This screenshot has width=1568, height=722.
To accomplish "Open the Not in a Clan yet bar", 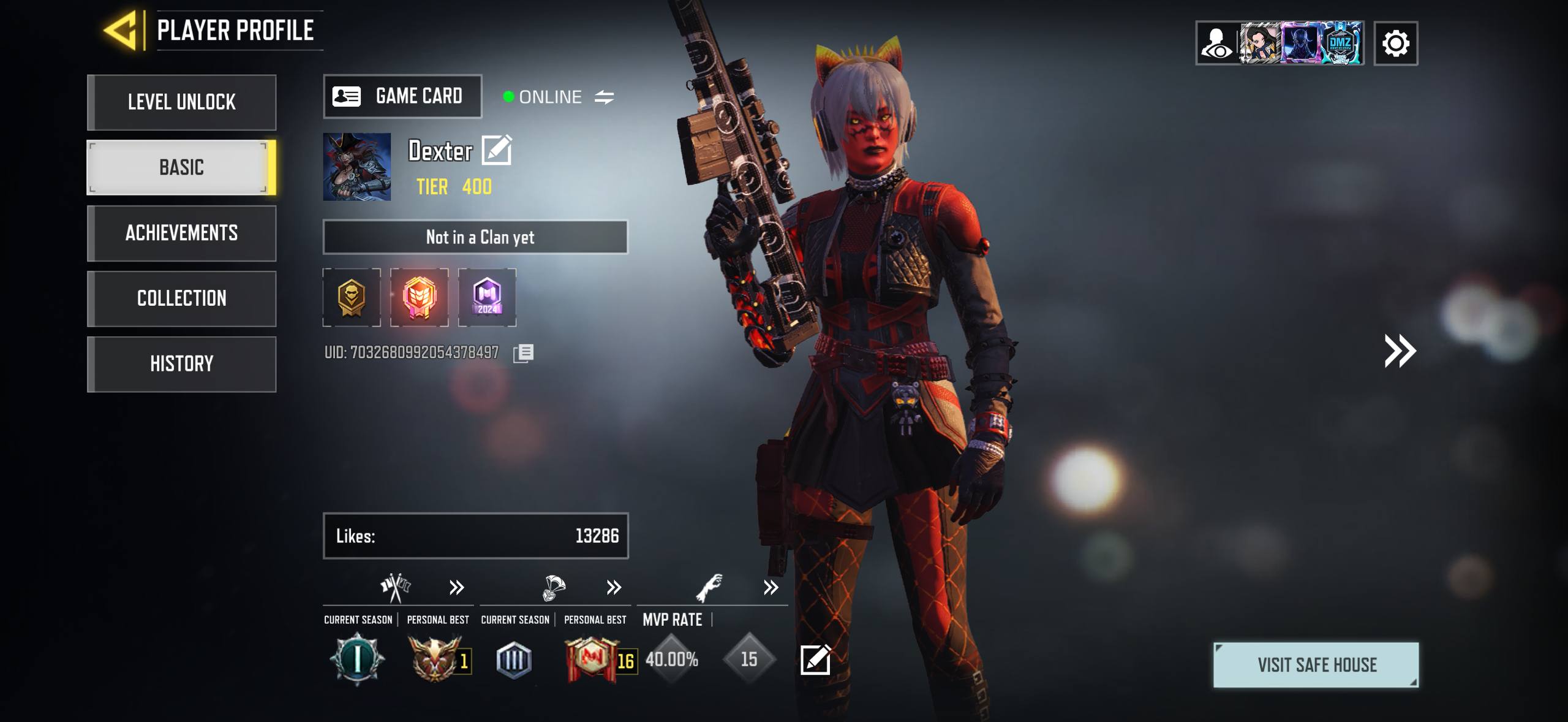I will 475,237.
